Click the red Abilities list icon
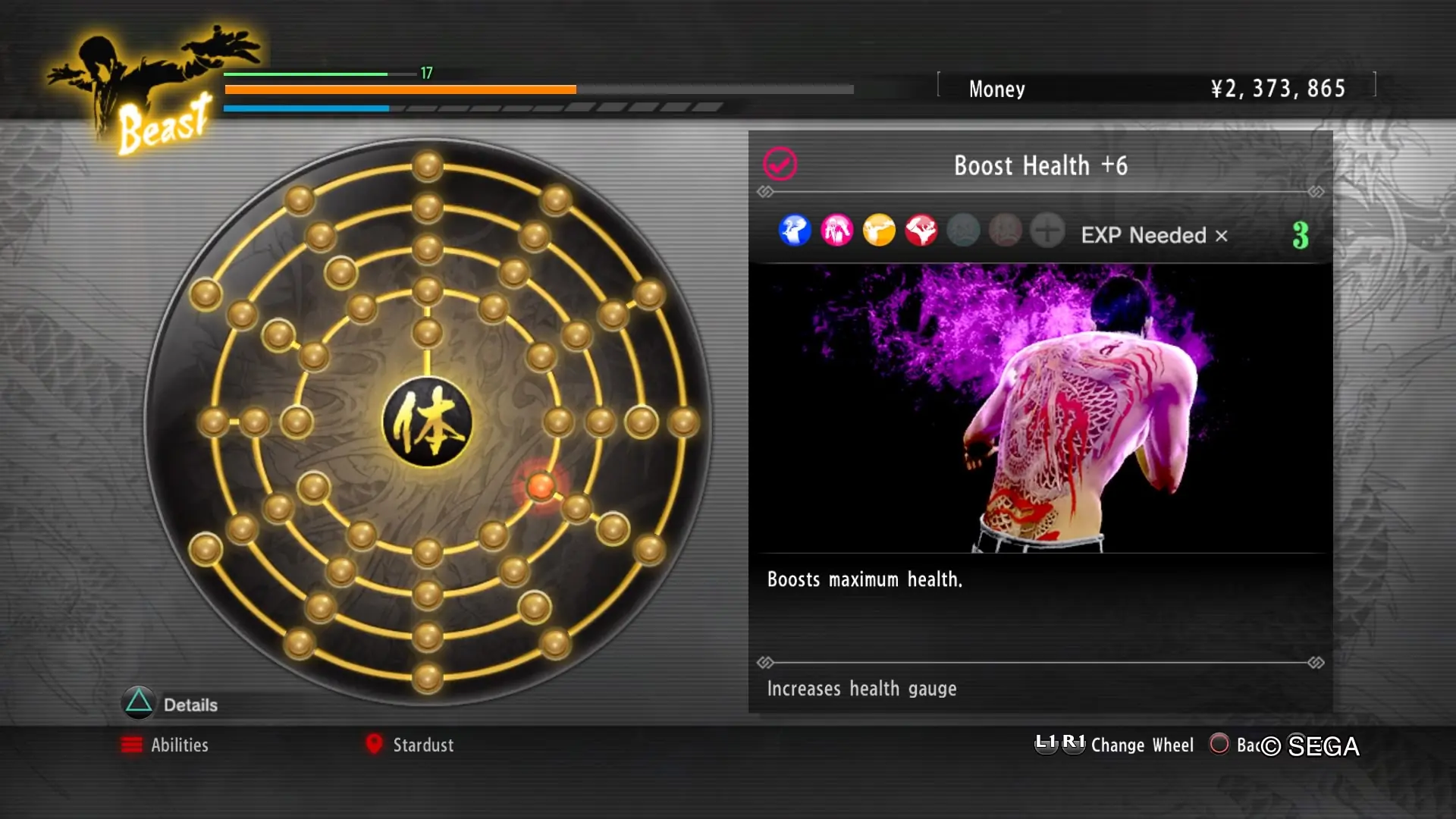This screenshot has height=819, width=1456. [132, 745]
